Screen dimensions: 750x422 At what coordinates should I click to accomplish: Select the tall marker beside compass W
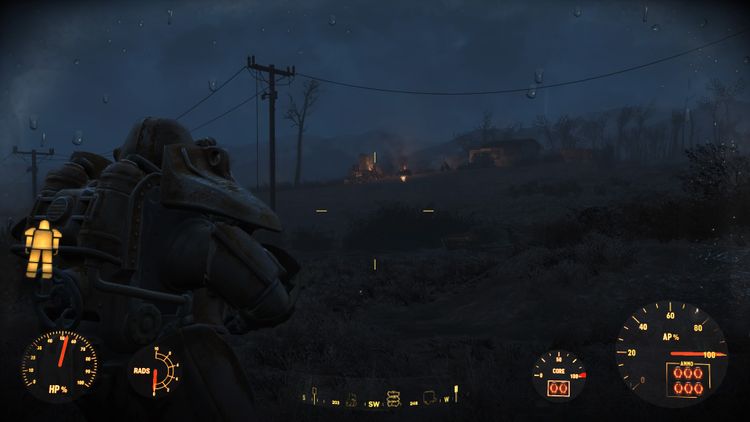click(x=456, y=395)
